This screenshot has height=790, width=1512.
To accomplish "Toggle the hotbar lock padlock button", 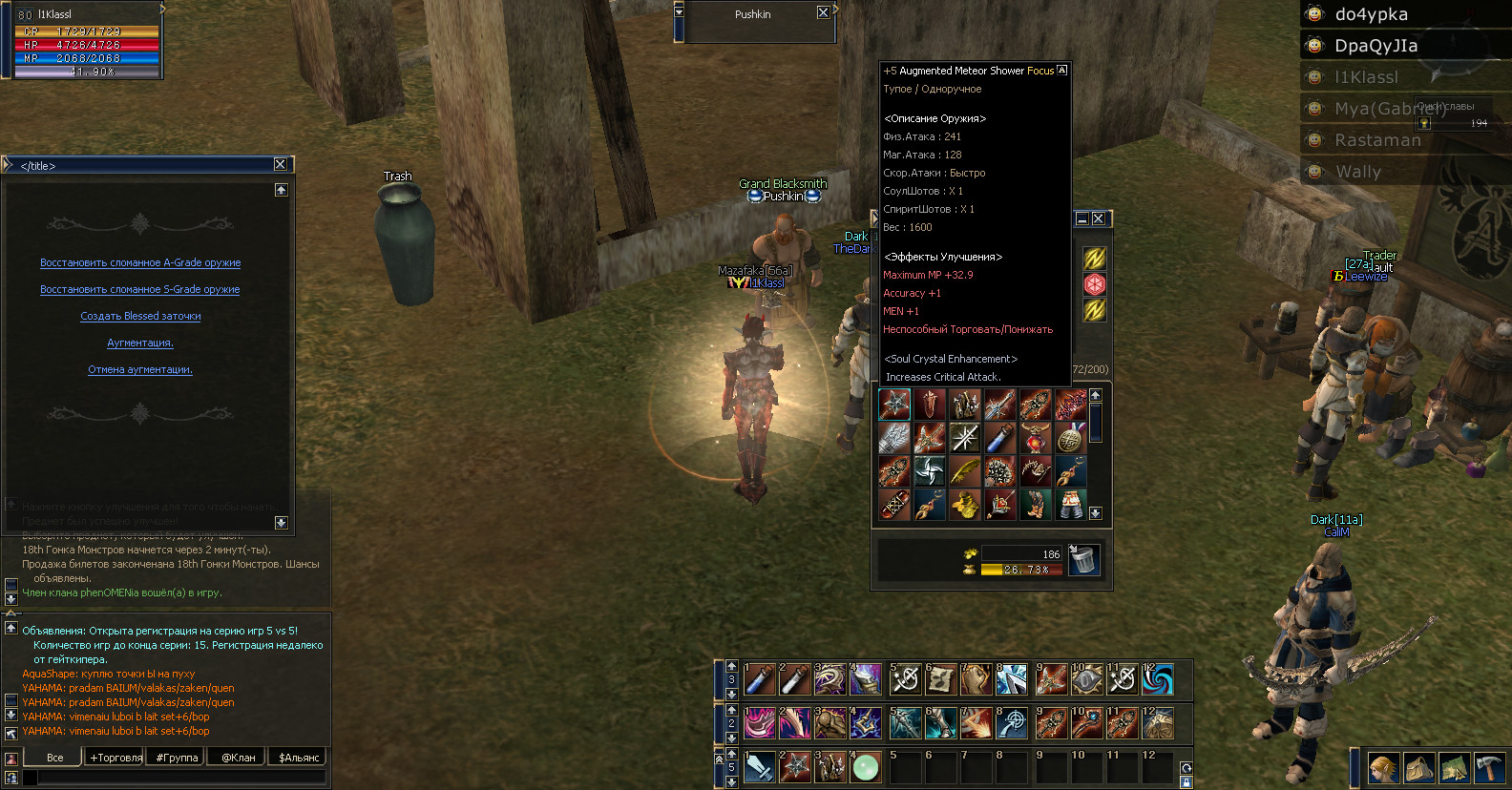I will click(x=1186, y=782).
